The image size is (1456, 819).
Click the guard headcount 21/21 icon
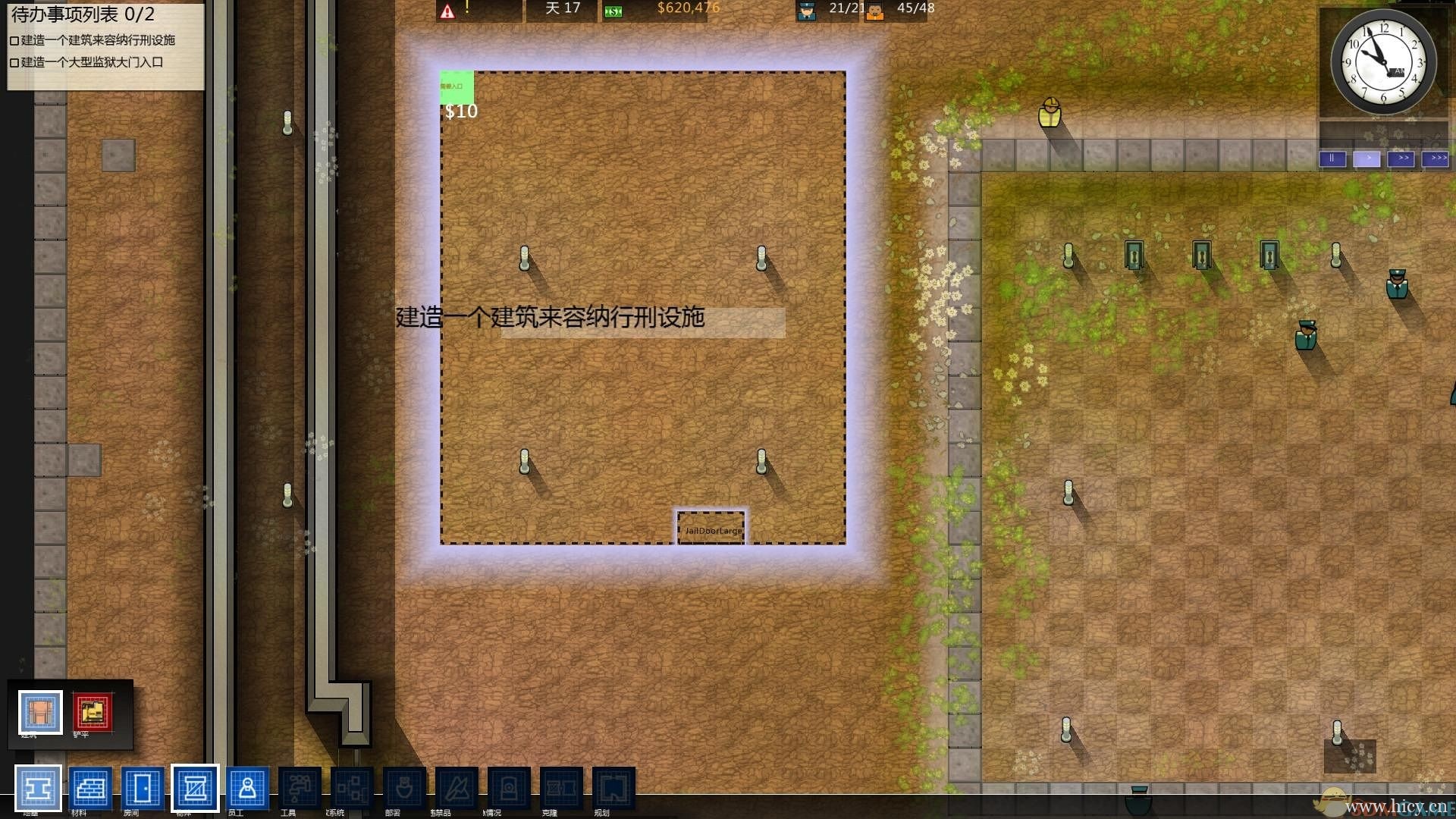pos(806,10)
